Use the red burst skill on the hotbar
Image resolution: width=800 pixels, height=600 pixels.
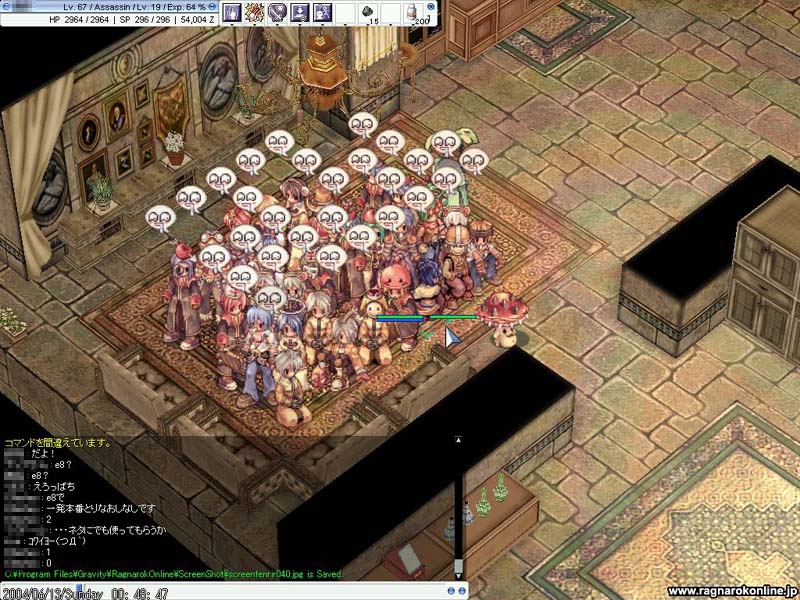255,13
